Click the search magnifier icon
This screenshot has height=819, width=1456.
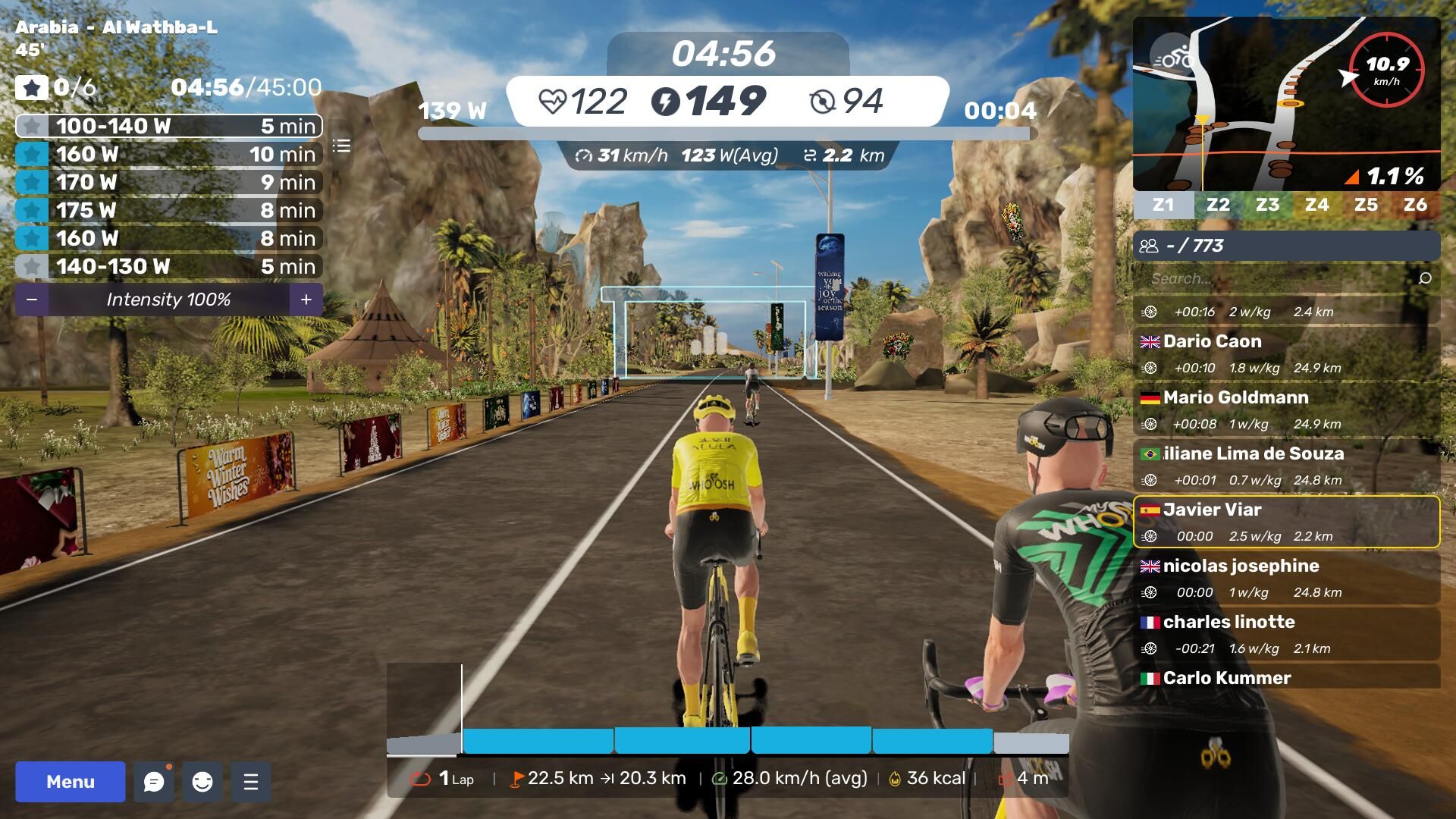1425,278
